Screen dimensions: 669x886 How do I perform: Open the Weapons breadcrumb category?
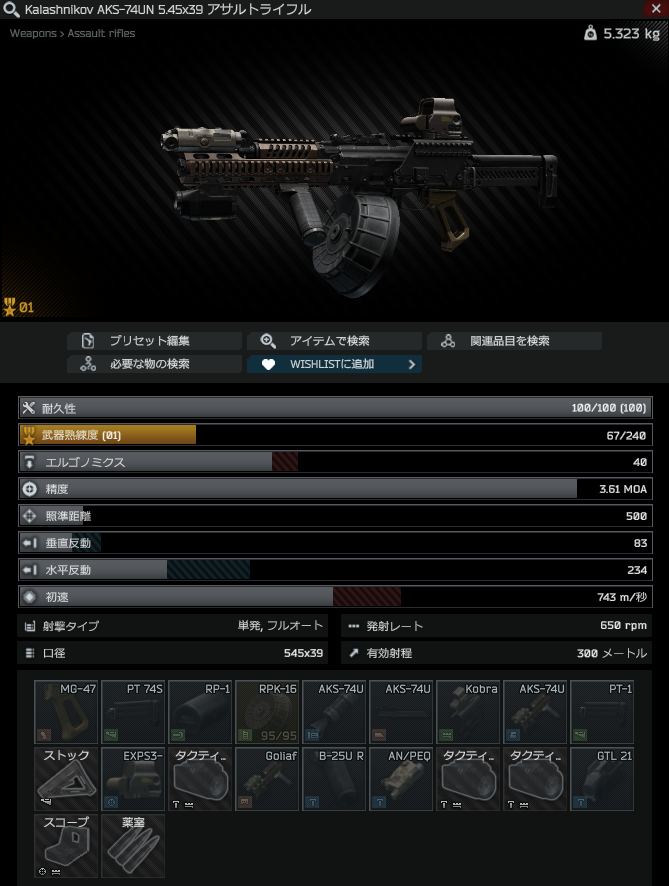33,33
